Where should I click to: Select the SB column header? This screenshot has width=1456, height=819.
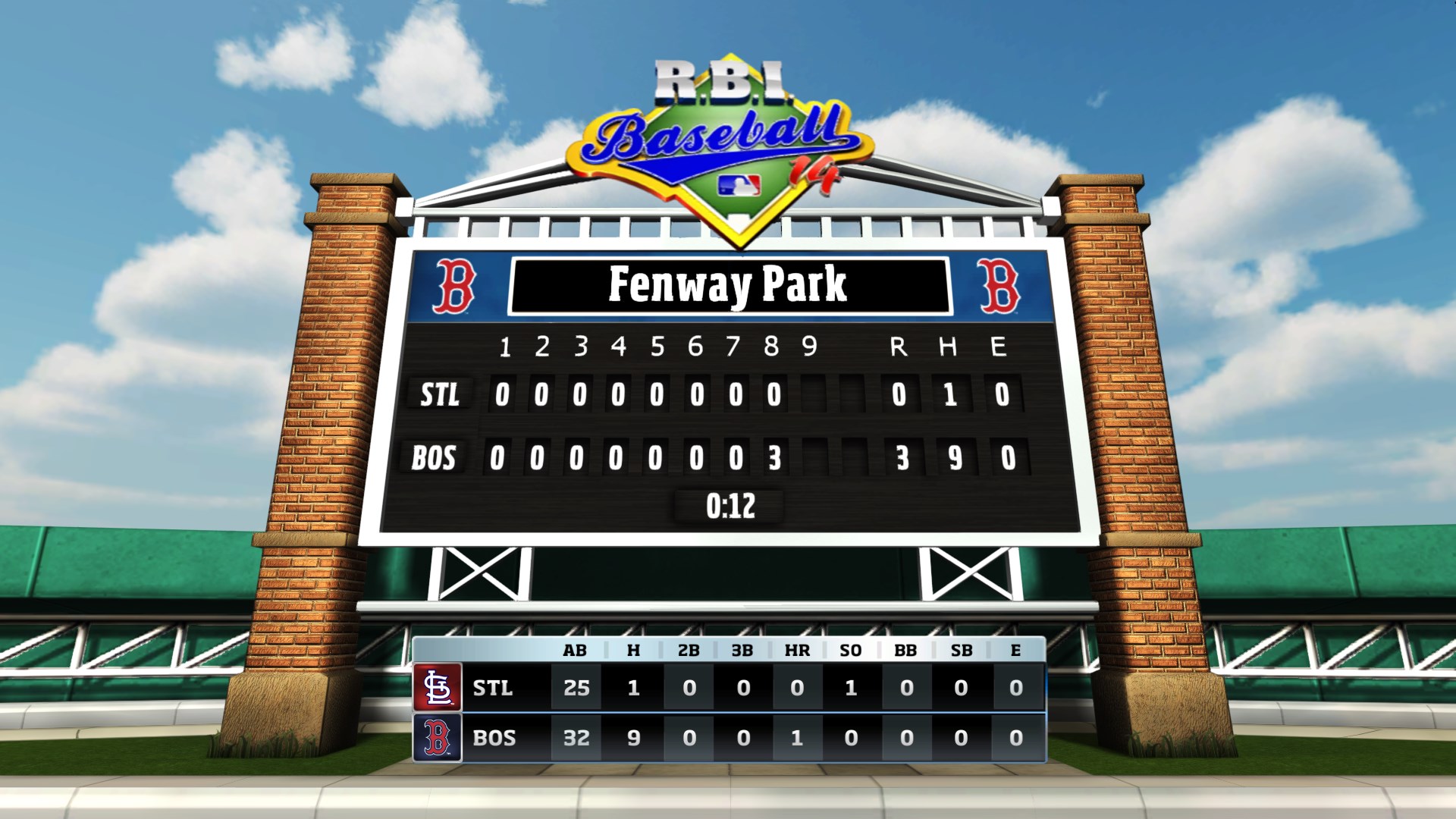(x=961, y=650)
